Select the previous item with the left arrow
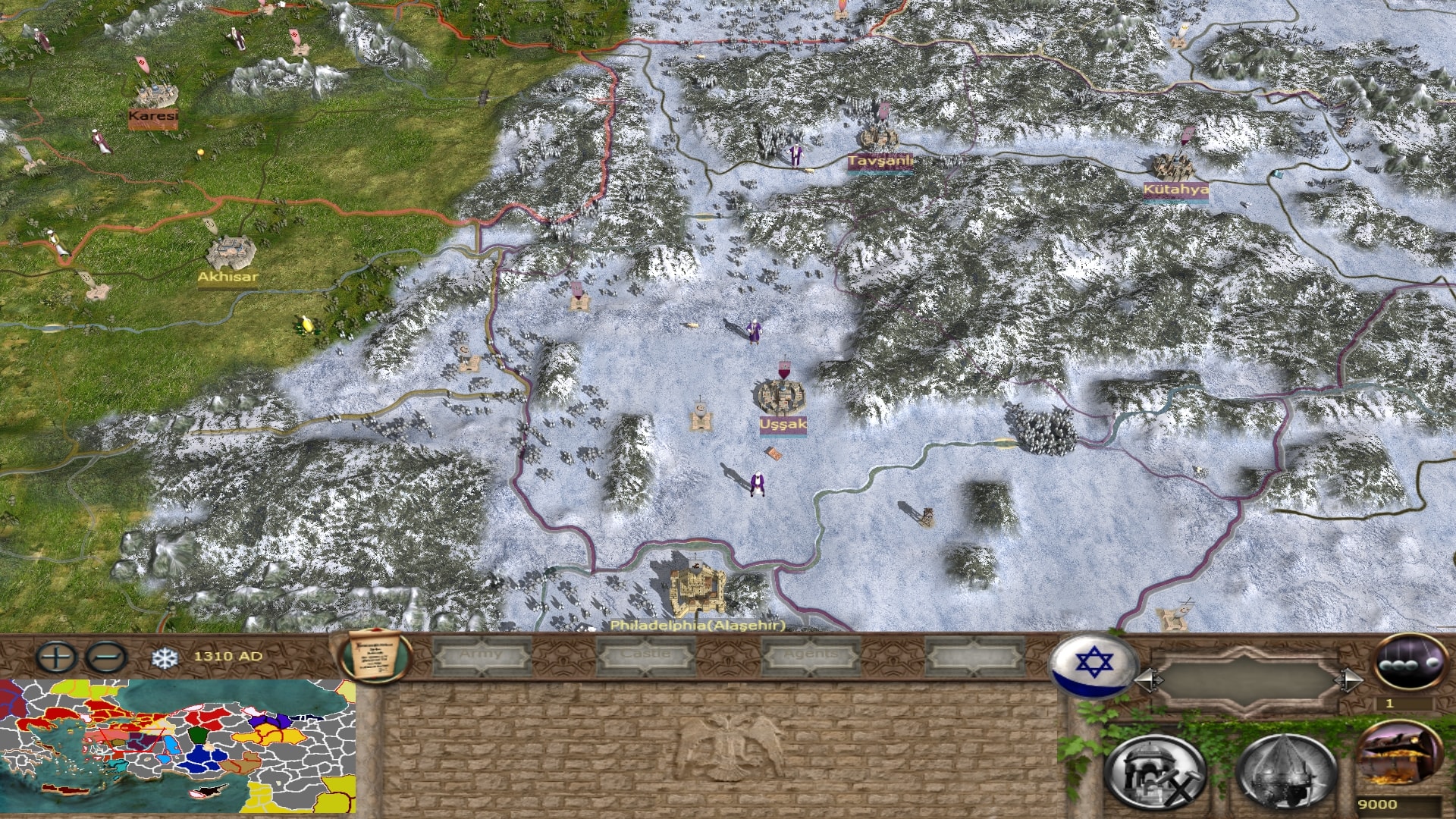1456x819 pixels. pyautogui.click(x=1147, y=680)
